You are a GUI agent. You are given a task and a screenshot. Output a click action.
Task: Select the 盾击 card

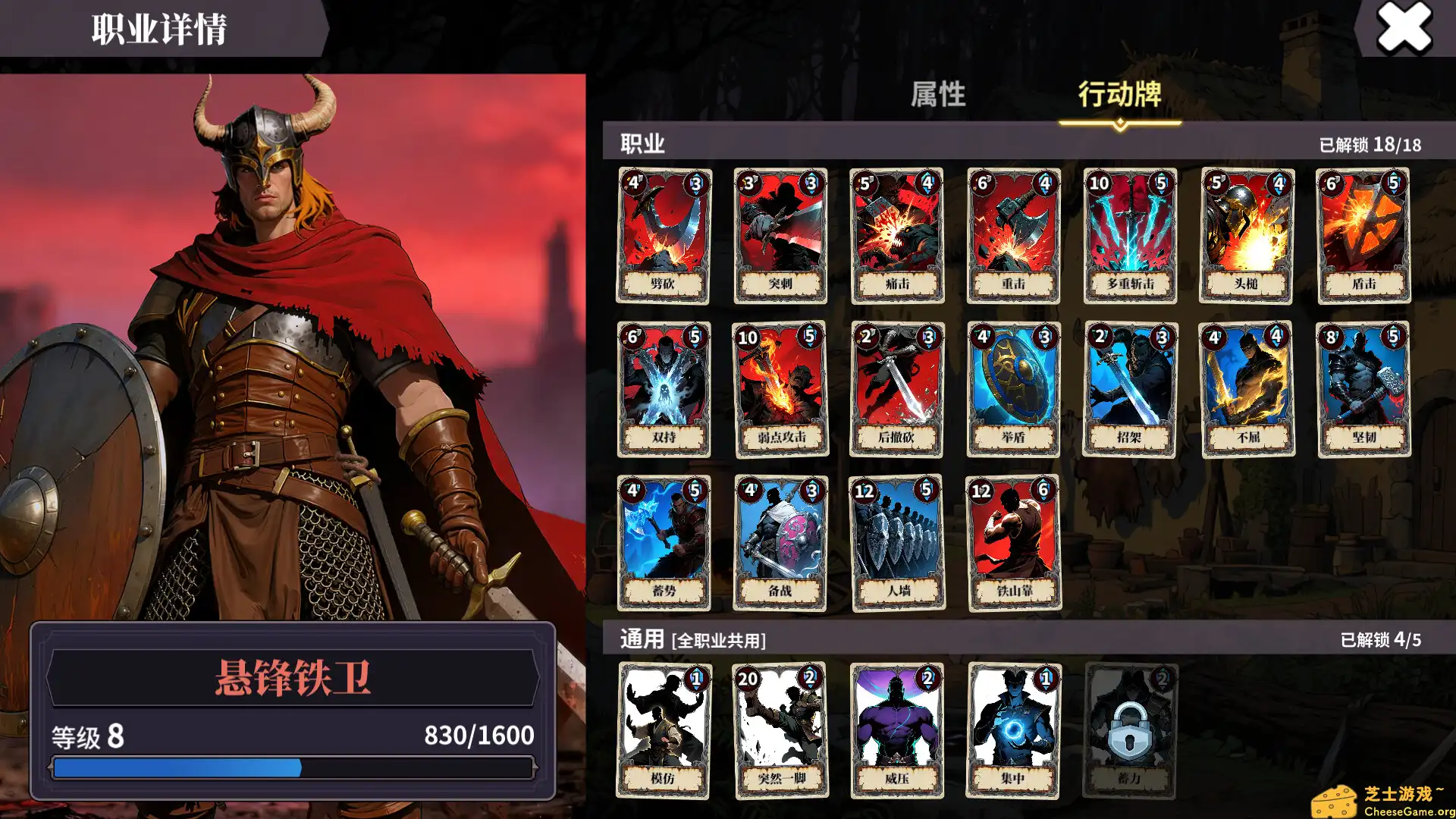pos(1363,234)
